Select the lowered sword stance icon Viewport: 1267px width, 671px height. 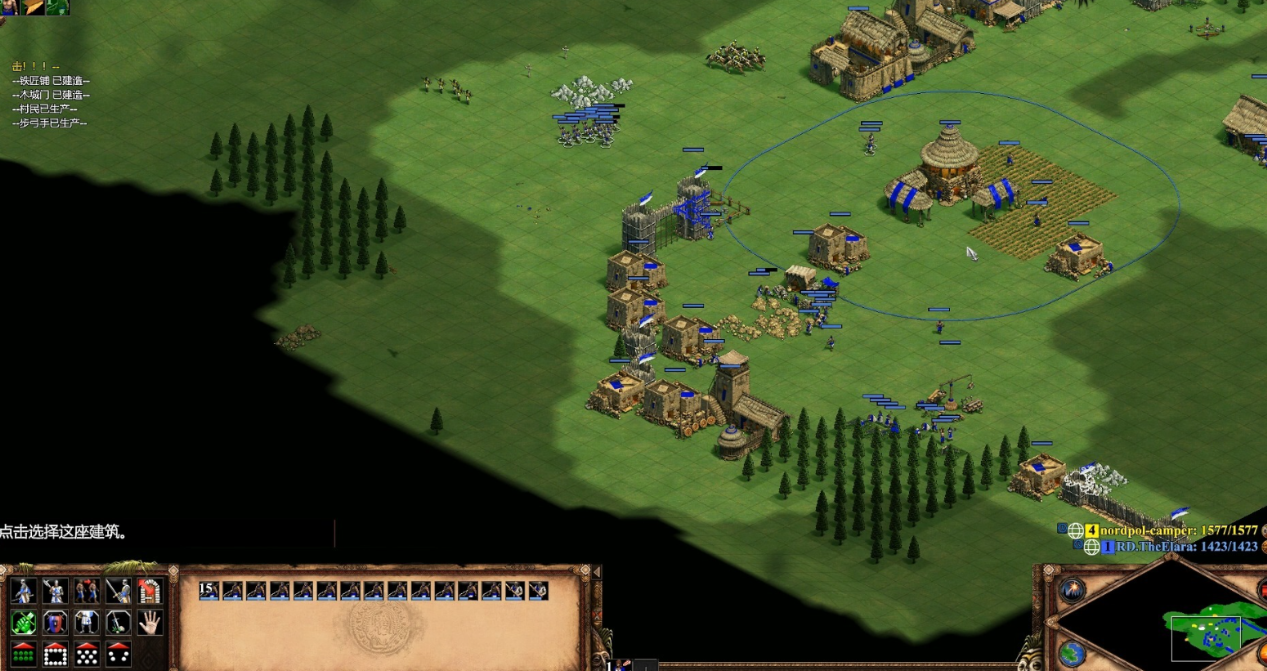click(119, 623)
